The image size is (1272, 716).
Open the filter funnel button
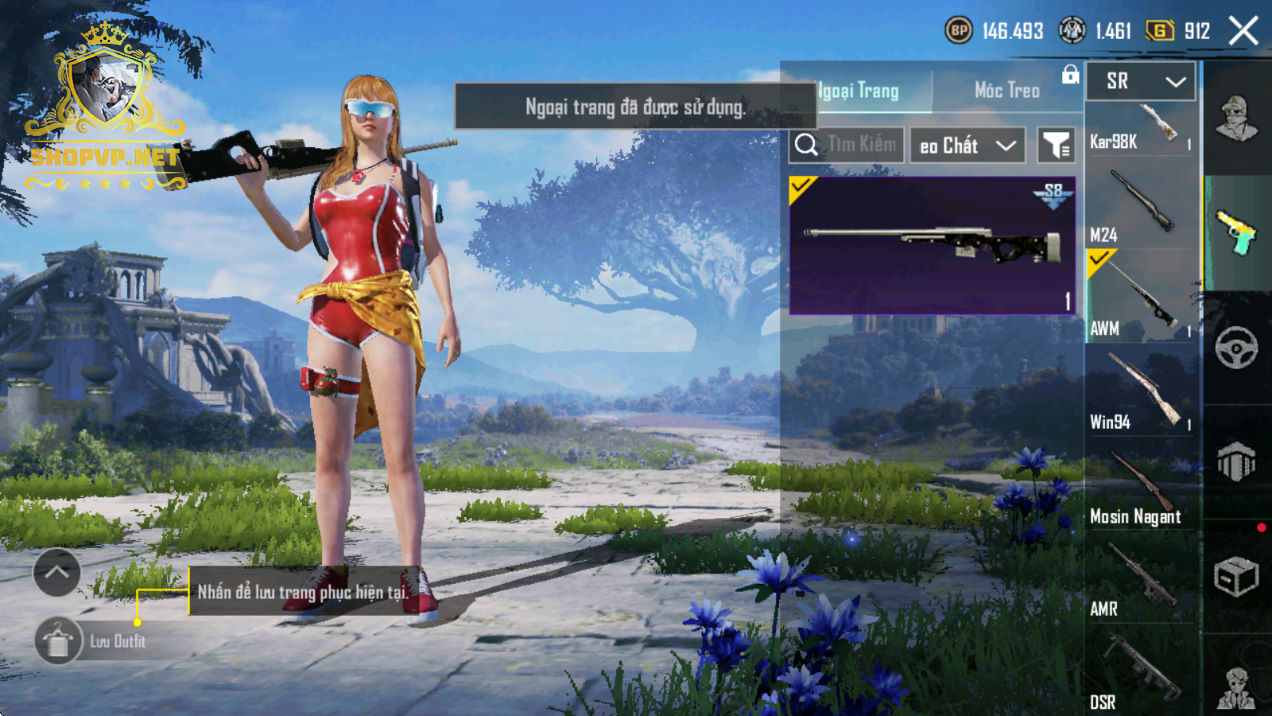pos(1056,146)
